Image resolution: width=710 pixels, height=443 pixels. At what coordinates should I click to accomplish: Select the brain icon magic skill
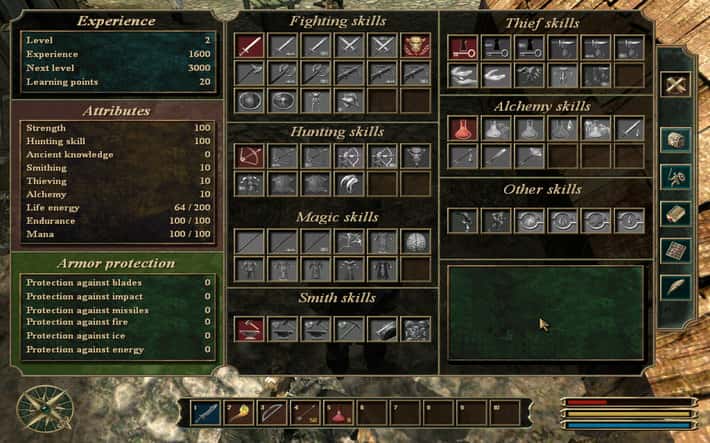pyautogui.click(x=416, y=241)
